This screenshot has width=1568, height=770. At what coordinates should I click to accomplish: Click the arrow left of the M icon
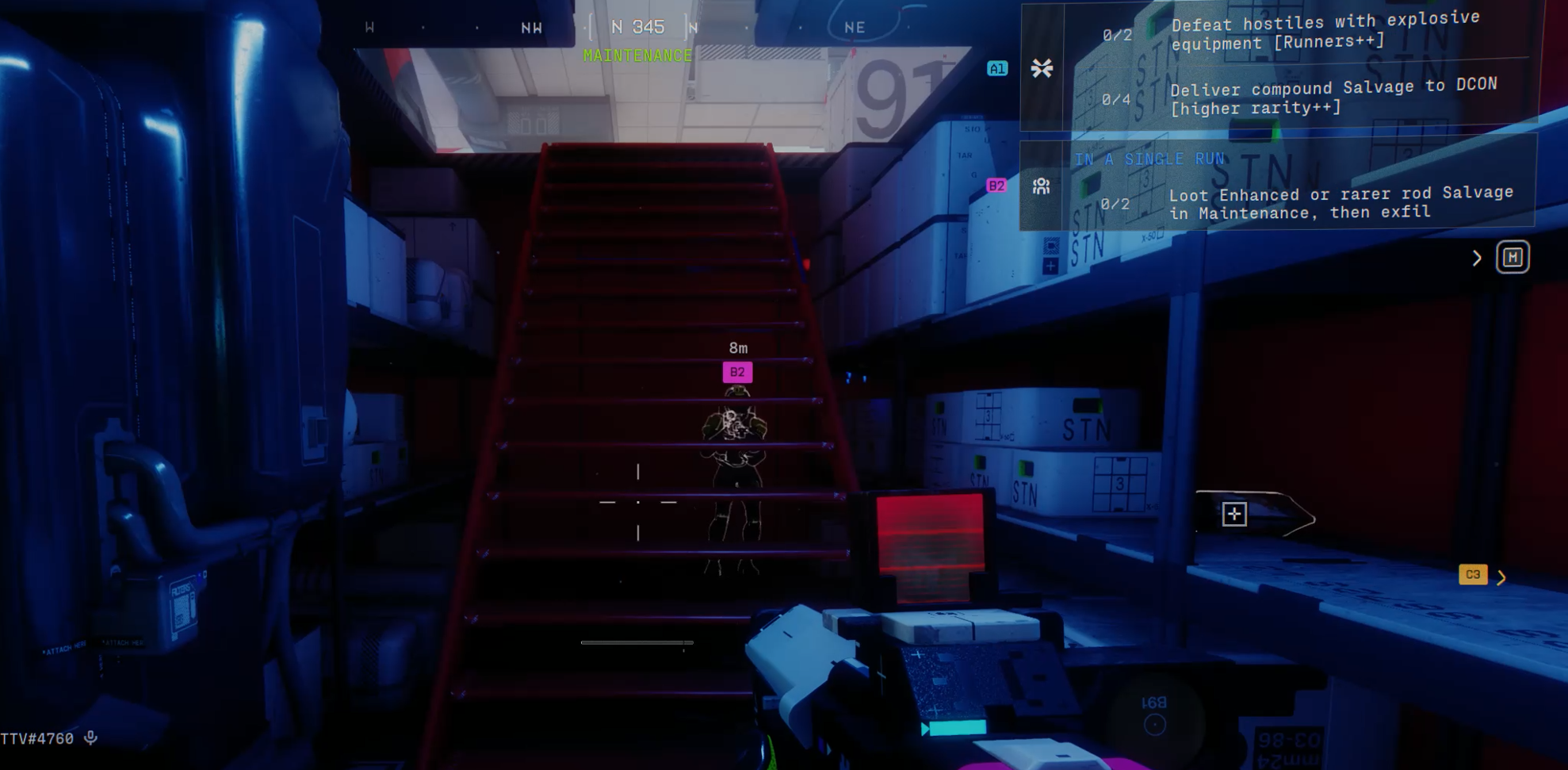(1476, 259)
